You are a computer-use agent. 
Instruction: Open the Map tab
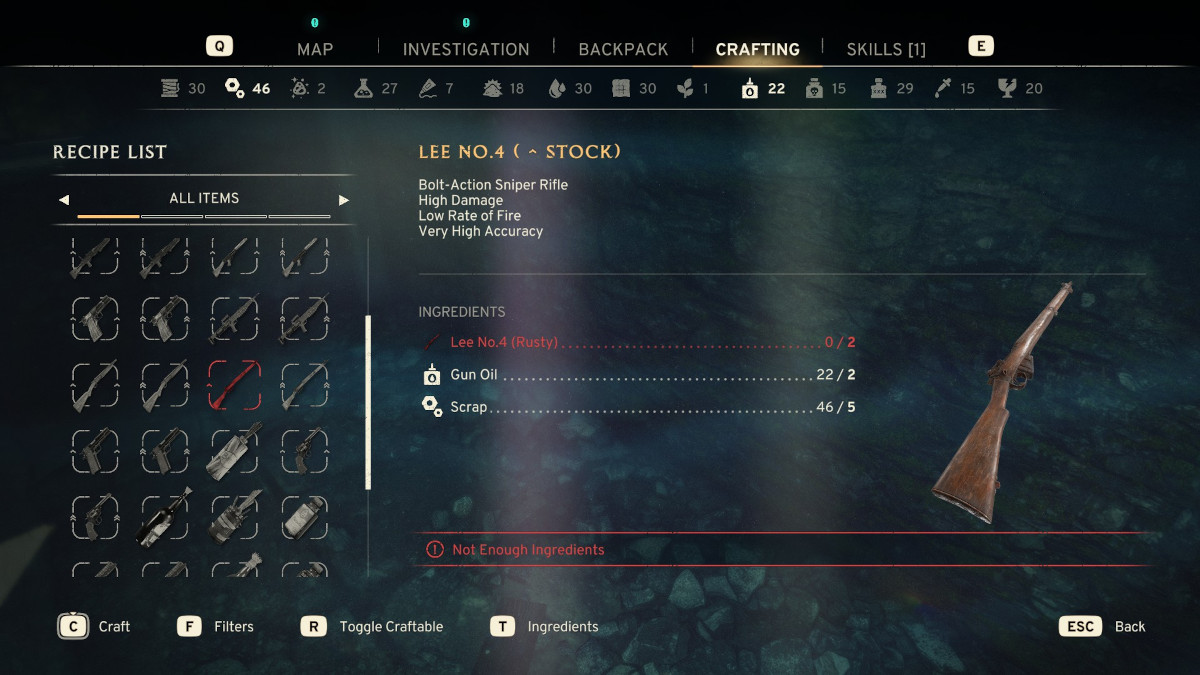coord(315,49)
